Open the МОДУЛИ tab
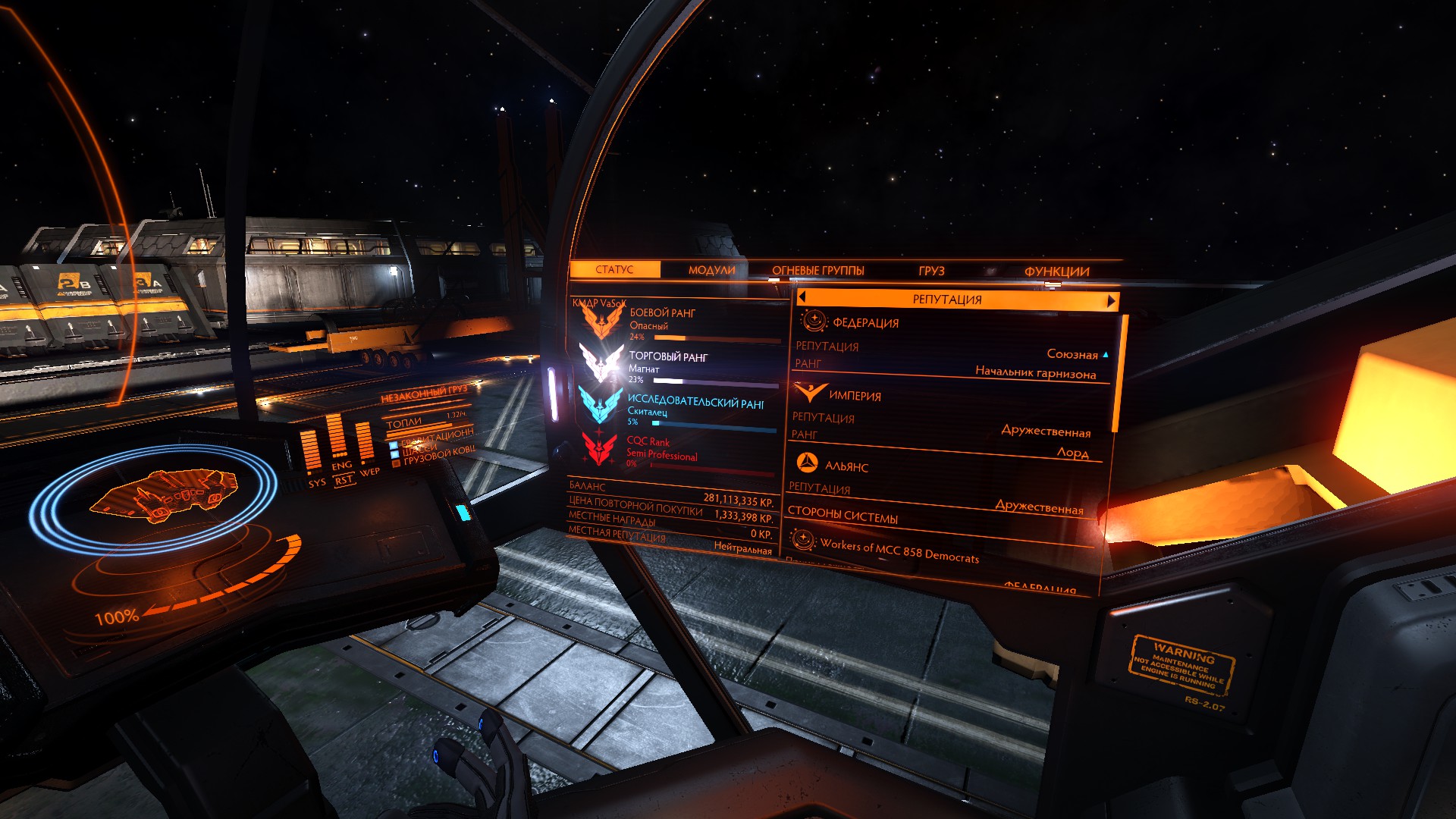Image resolution: width=1456 pixels, height=819 pixels. (711, 270)
